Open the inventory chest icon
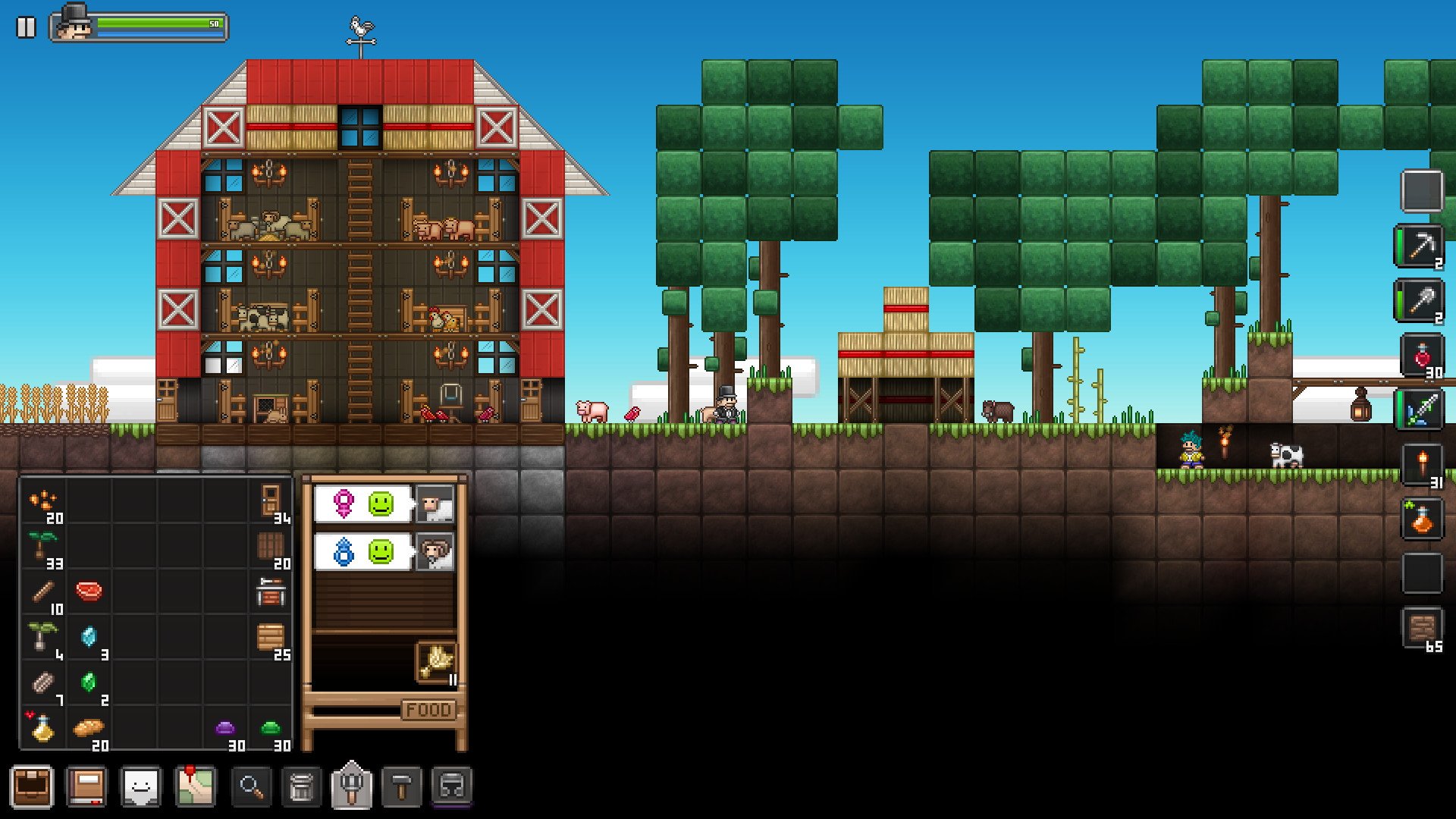The width and height of the screenshot is (1456, 819). click(32, 786)
